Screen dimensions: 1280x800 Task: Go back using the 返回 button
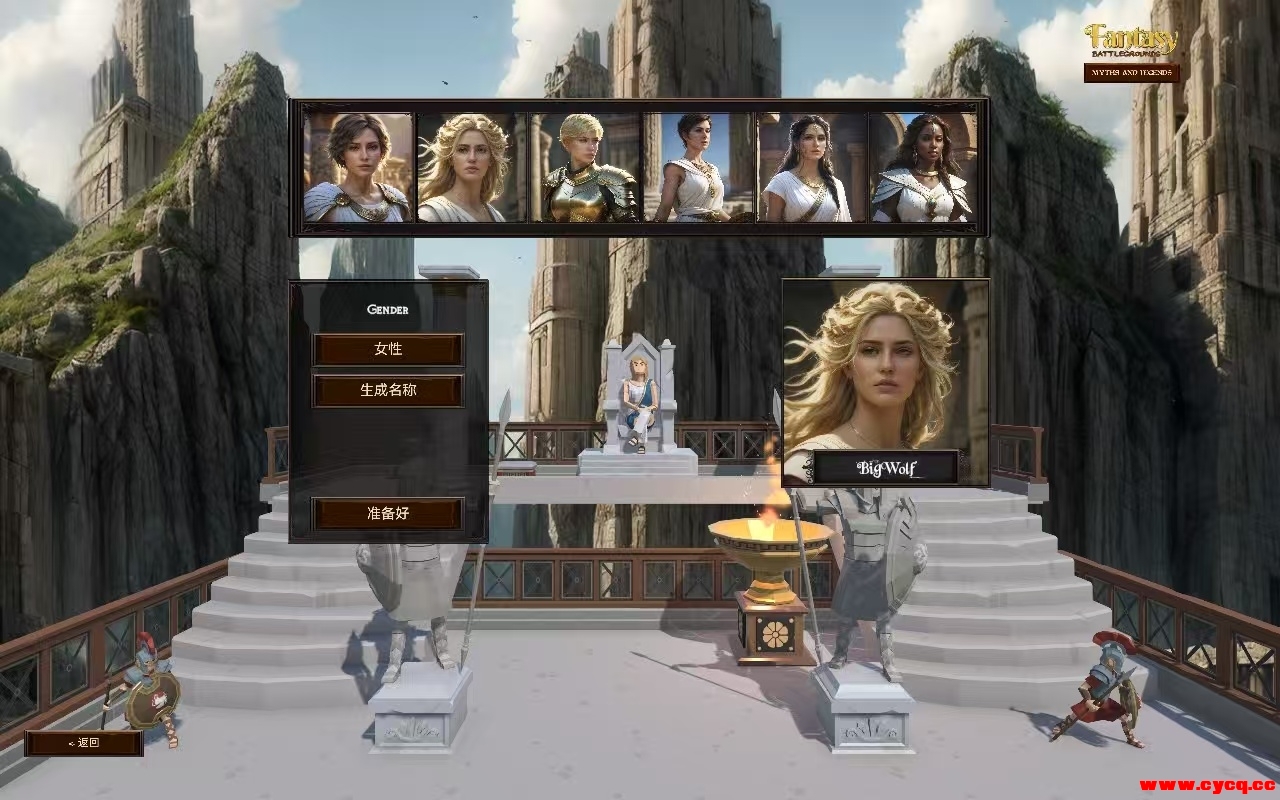click(x=84, y=743)
